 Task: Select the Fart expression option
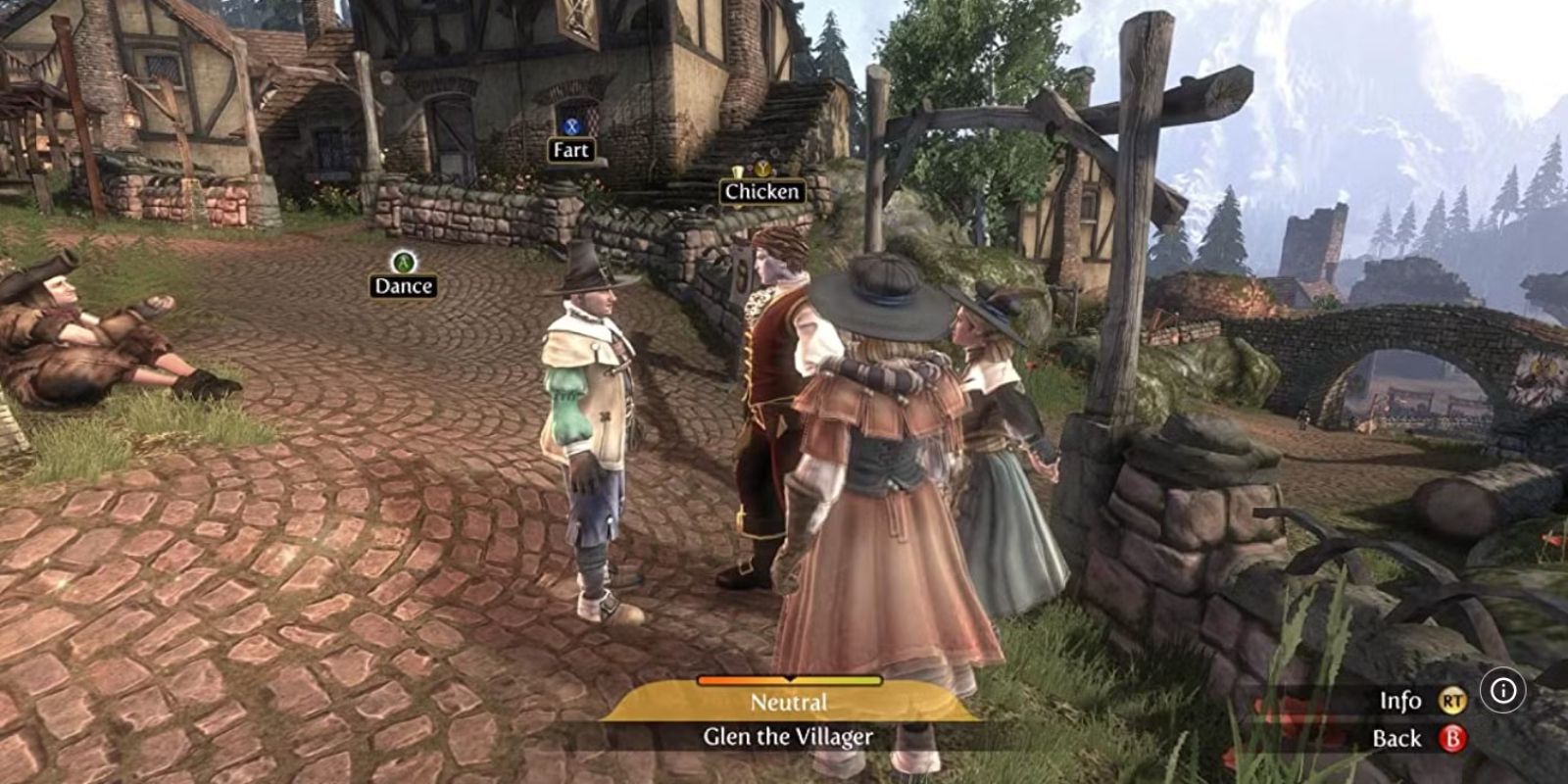point(570,150)
